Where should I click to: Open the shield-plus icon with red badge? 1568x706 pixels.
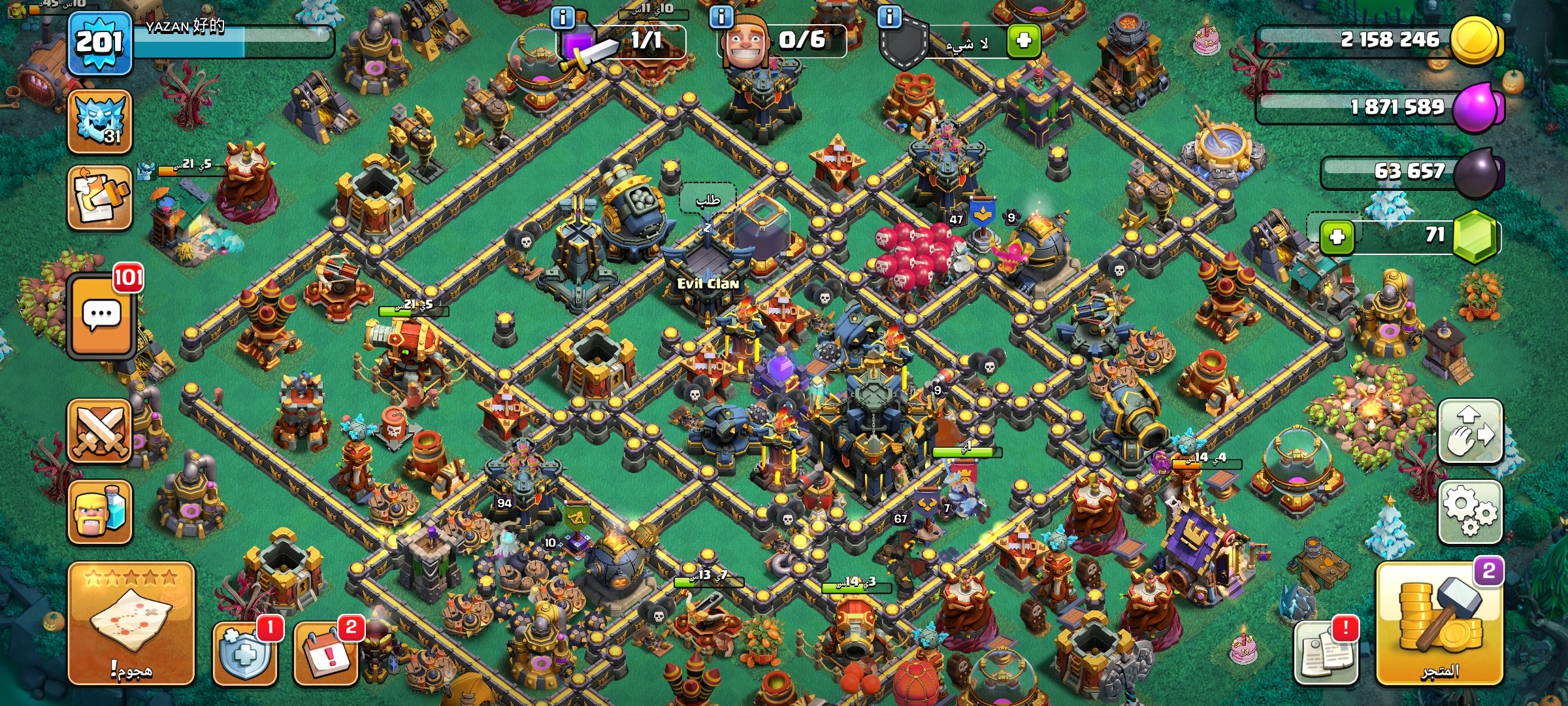244,652
